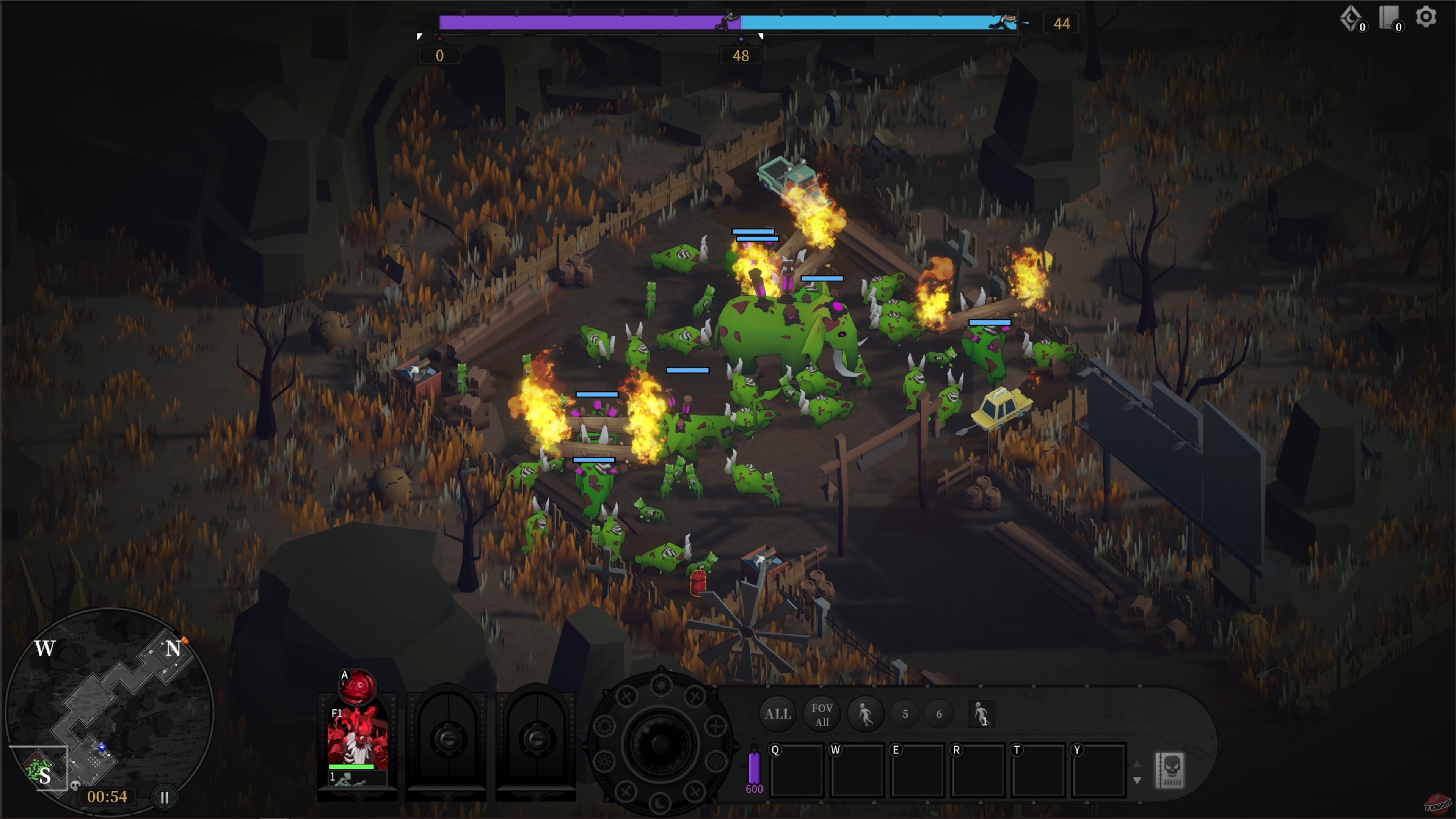Select unit group 6 tab
The width and height of the screenshot is (1456, 819).
click(x=940, y=714)
